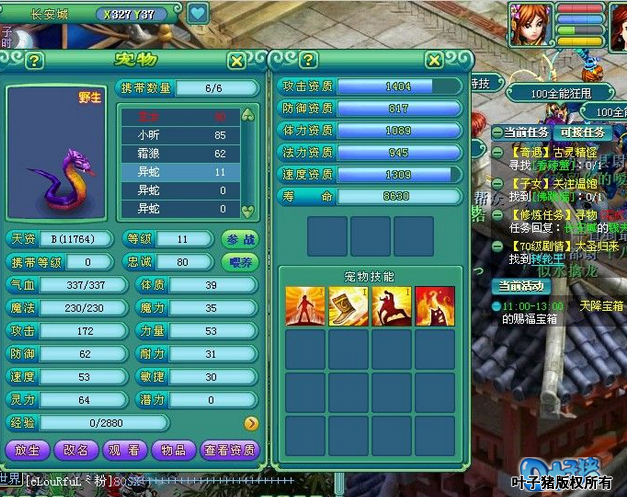Open pet items with 物品
627x497 pixels.
coord(172,450)
